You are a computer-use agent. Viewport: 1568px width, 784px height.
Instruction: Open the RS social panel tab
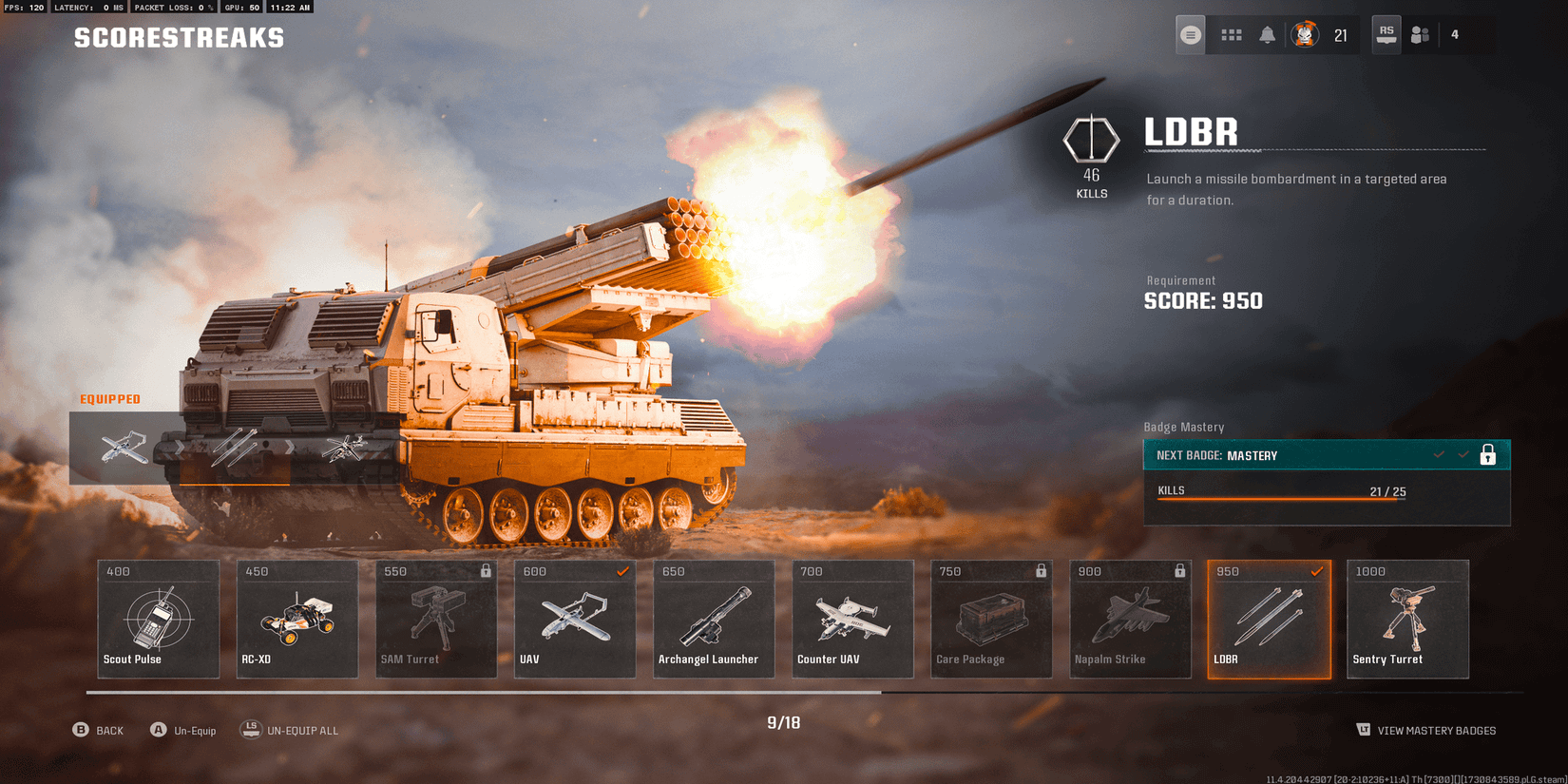click(x=1386, y=34)
